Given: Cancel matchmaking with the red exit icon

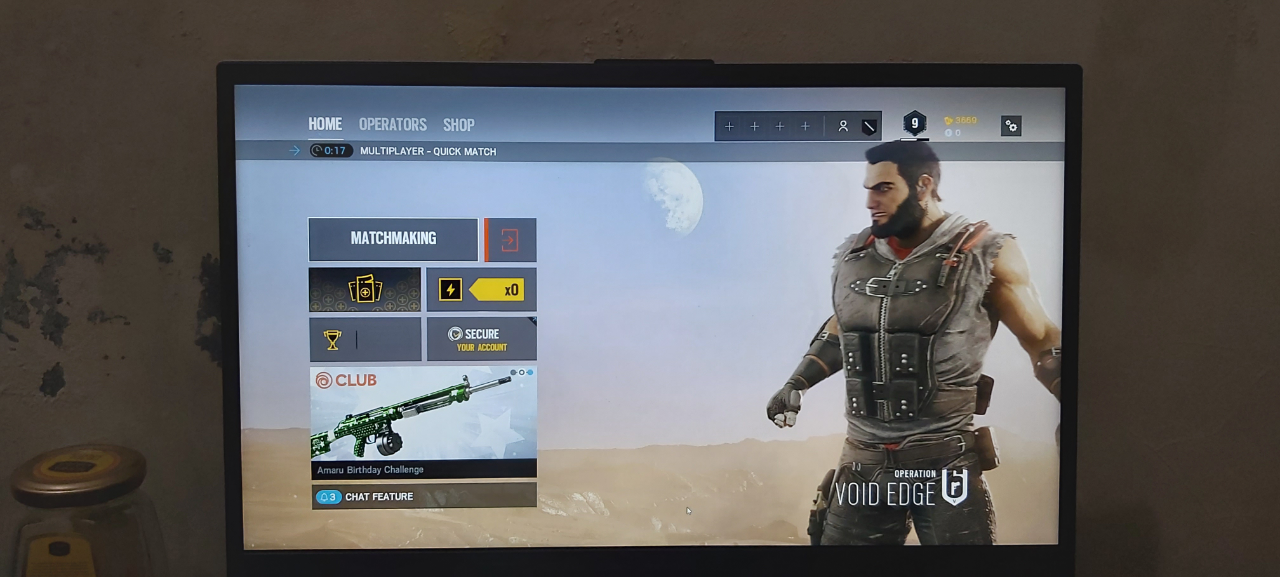Looking at the screenshot, I should 510,240.
